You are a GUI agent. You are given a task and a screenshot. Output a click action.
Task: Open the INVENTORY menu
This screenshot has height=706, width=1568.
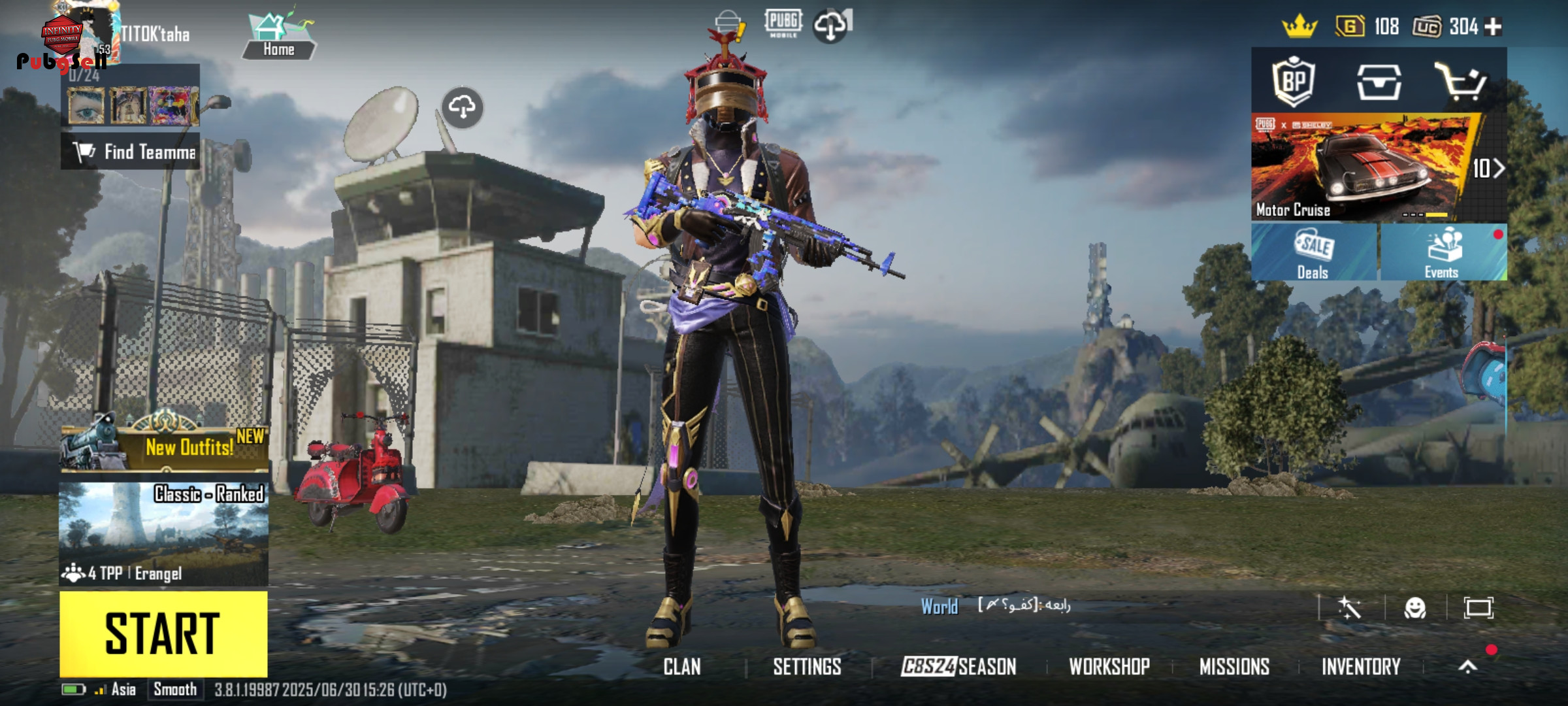[1361, 667]
